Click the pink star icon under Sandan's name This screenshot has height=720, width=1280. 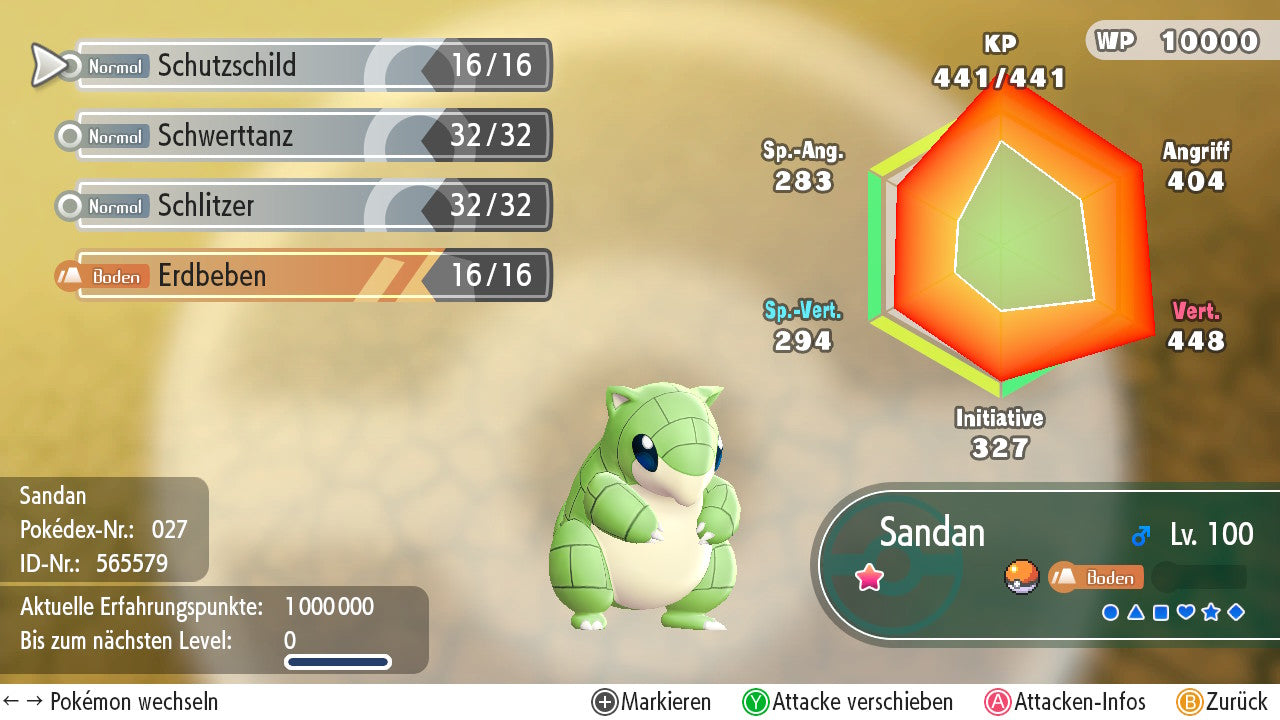point(870,577)
